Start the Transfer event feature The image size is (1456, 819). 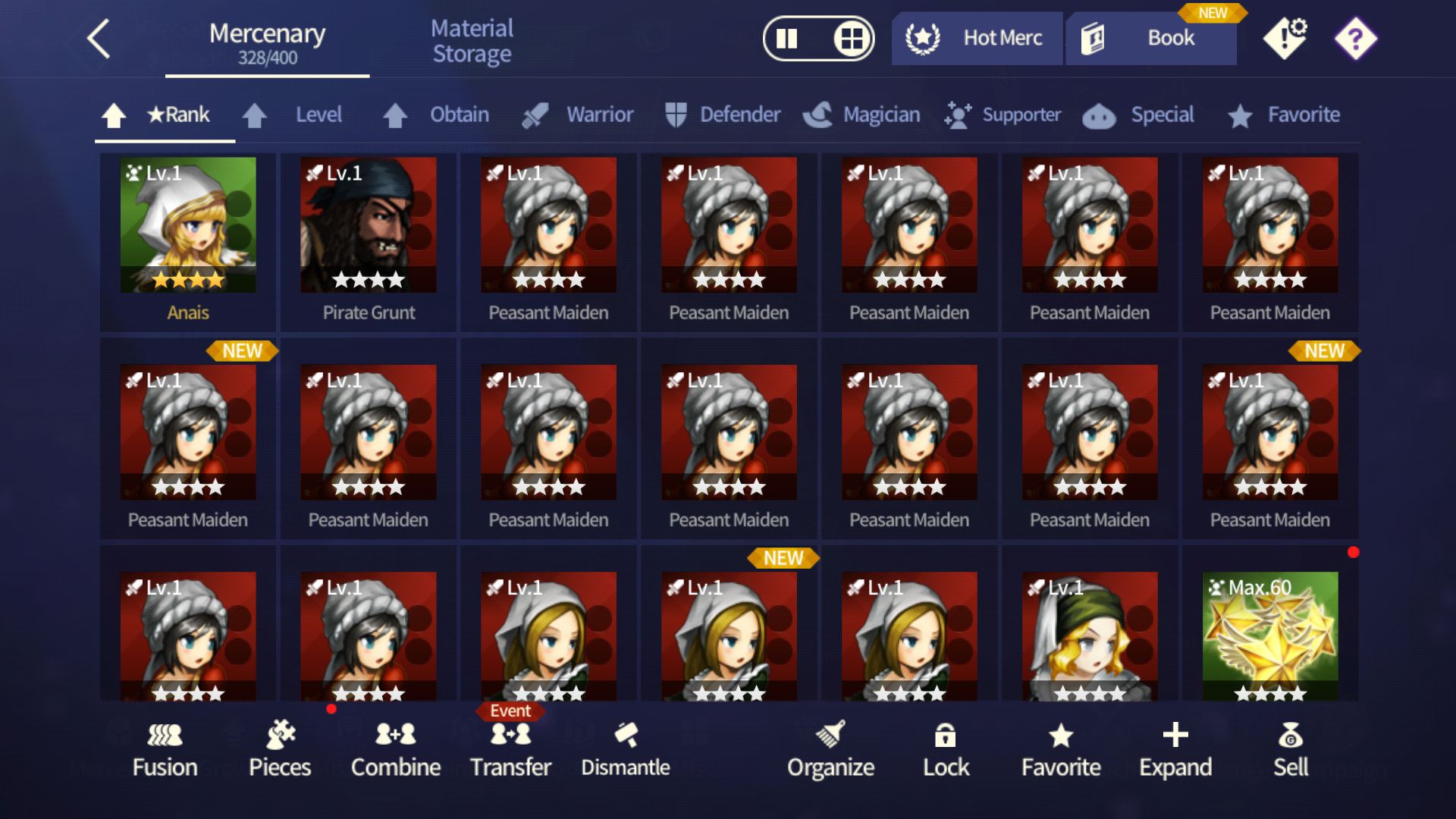(x=511, y=751)
